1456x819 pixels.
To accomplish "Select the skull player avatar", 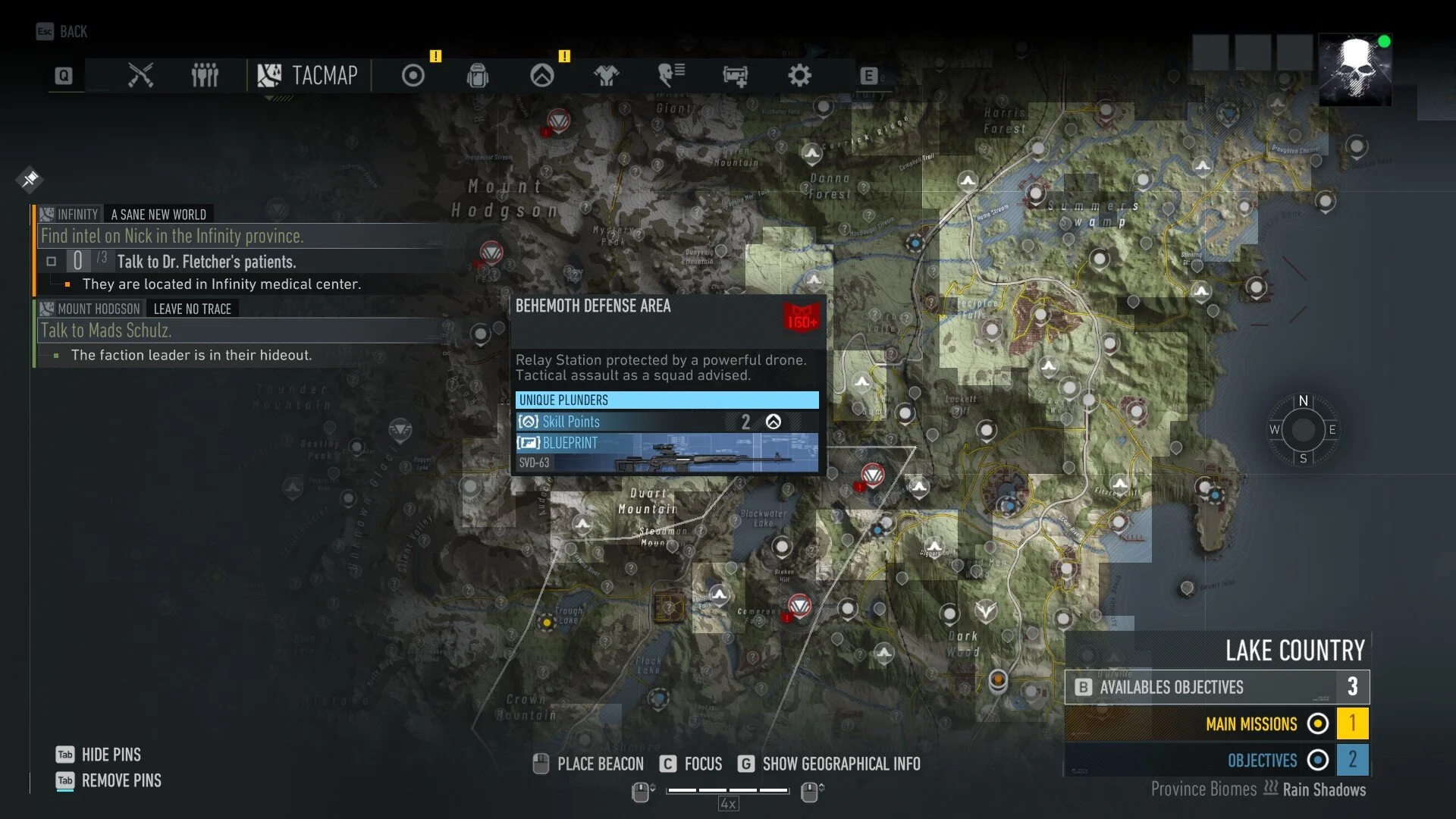I will pyautogui.click(x=1355, y=70).
